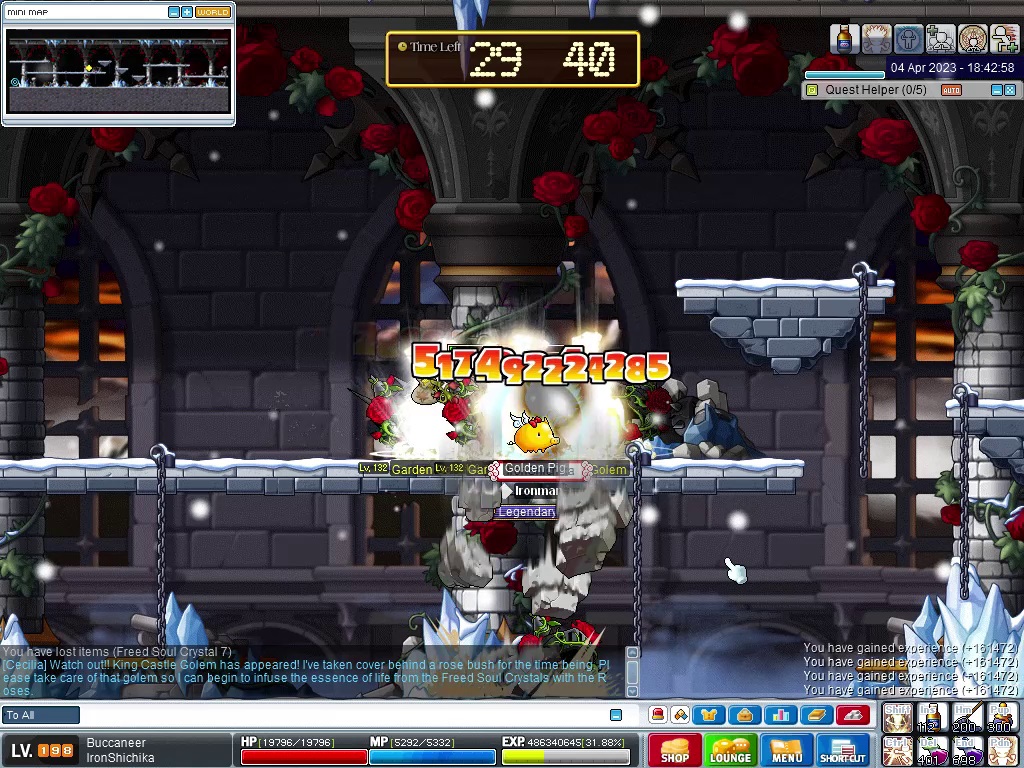Open the inventory bag icon
Screen dimensions: 1024x768
(x=744, y=715)
